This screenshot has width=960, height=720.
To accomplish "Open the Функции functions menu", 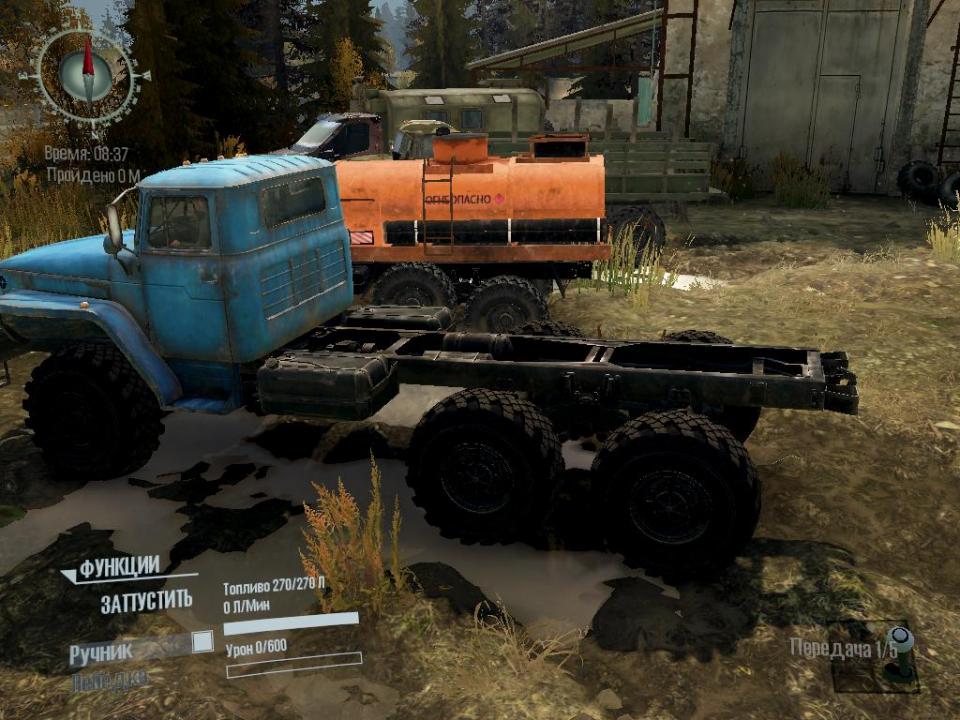I will tap(119, 568).
